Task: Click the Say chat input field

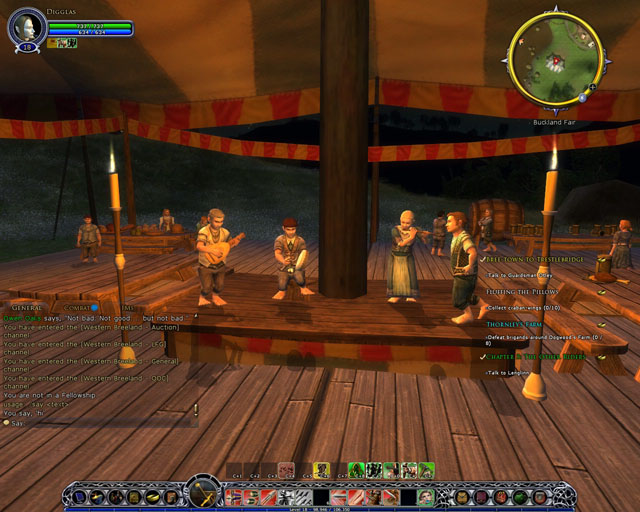Action: (100, 423)
